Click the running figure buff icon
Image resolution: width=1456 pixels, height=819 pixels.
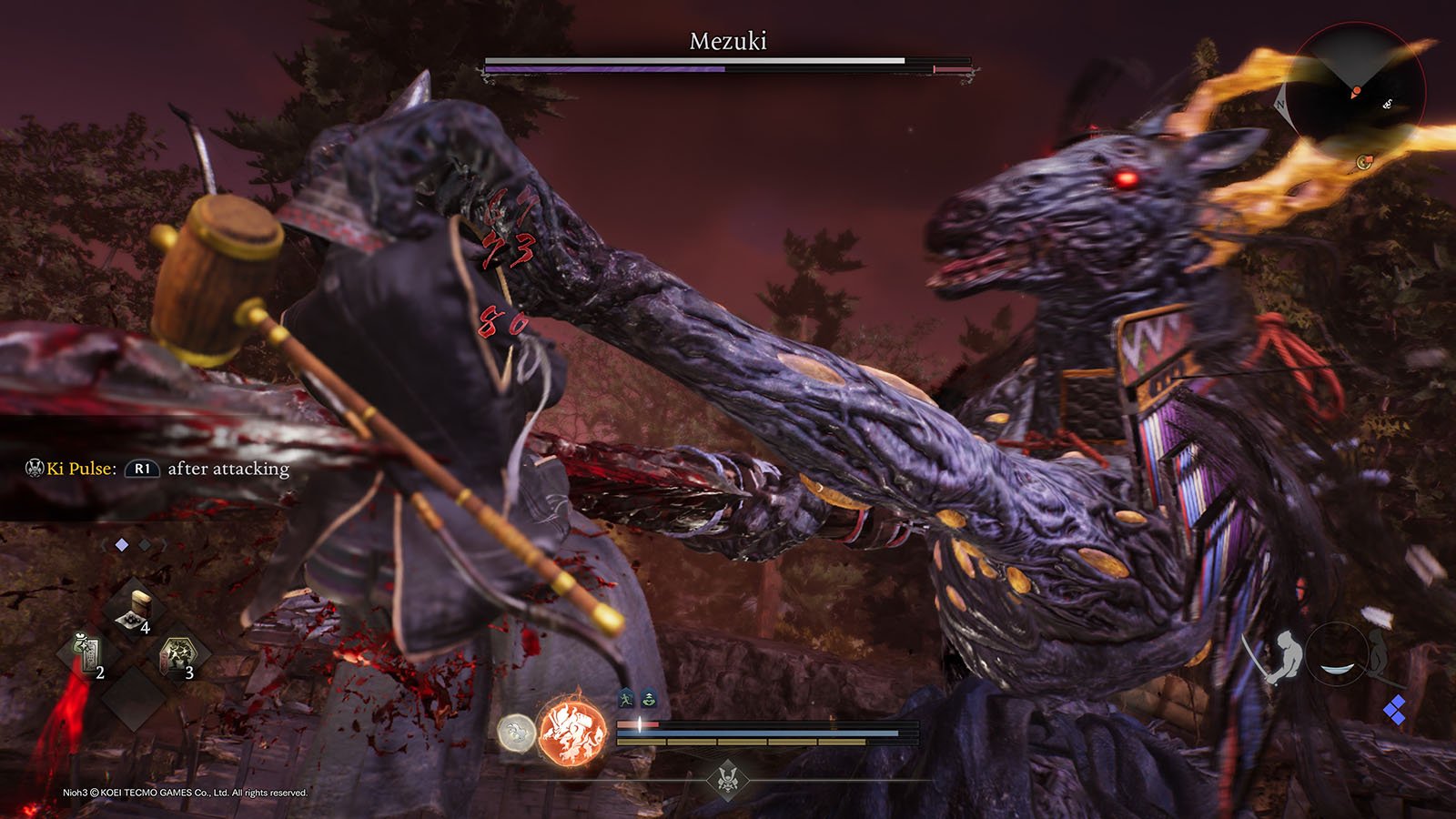627,699
